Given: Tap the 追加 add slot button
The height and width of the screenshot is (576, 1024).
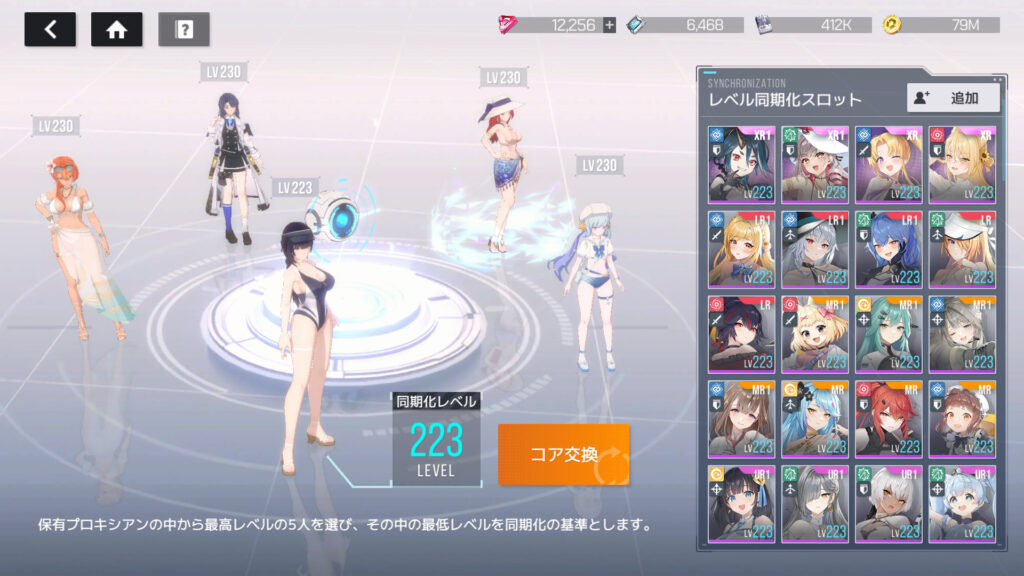Looking at the screenshot, I should [x=954, y=97].
